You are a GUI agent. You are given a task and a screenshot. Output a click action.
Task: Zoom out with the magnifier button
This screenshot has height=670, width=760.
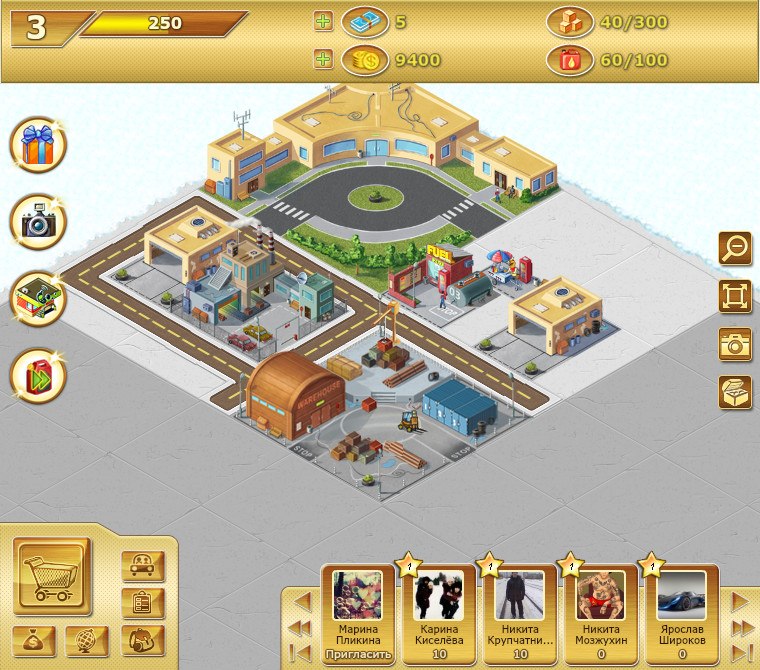click(735, 248)
